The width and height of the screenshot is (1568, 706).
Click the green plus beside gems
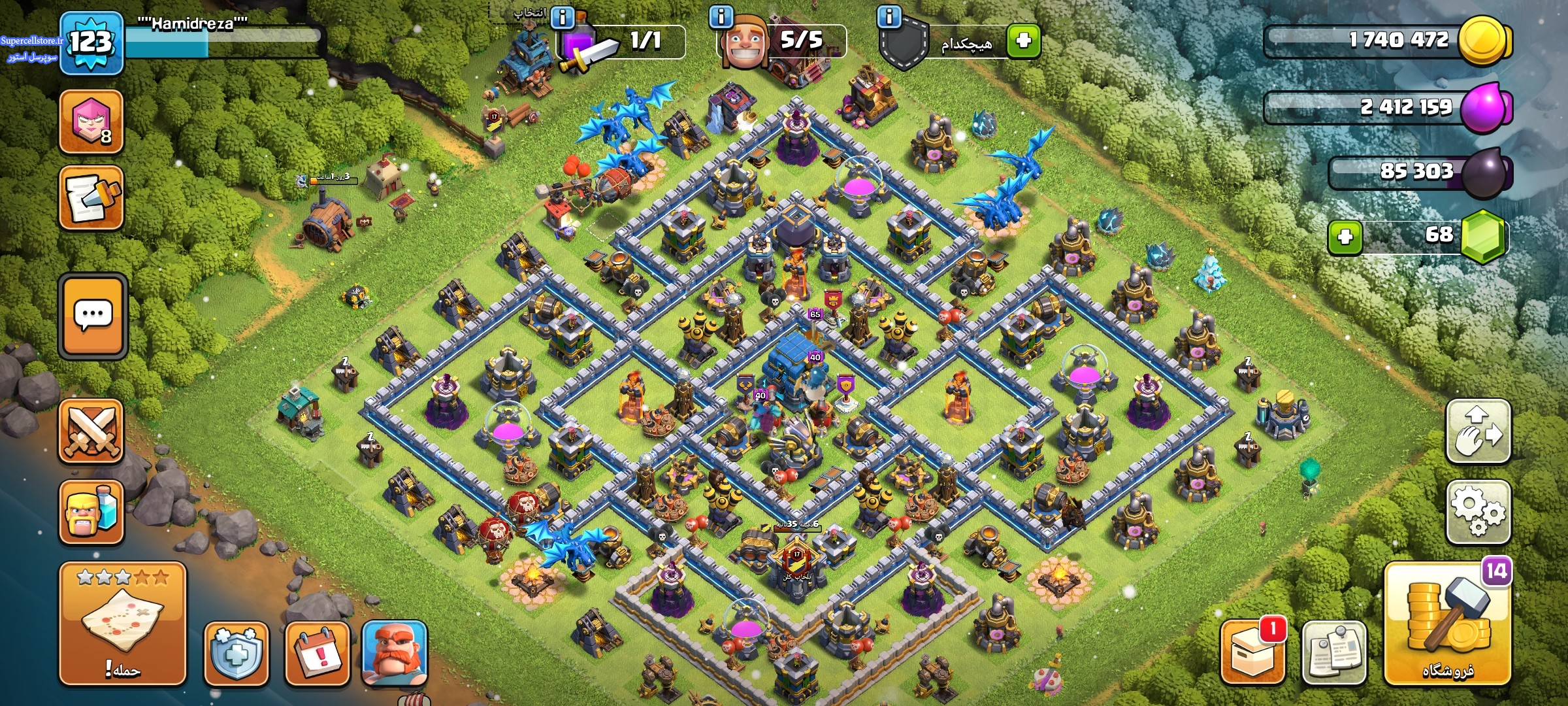tap(1345, 237)
